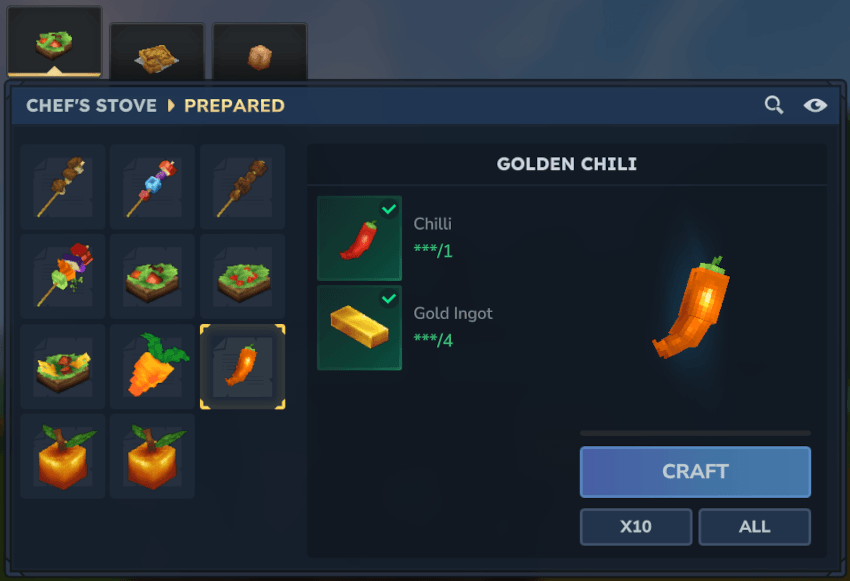Screen dimensions: 850x581
Task: Open the recipe search magnifier
Action: (x=774, y=105)
